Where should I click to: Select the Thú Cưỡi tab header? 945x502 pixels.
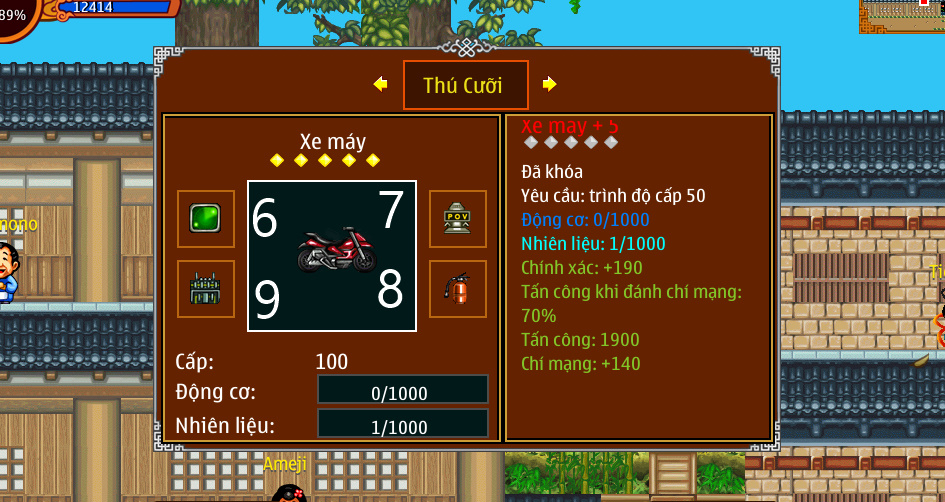tap(465, 86)
